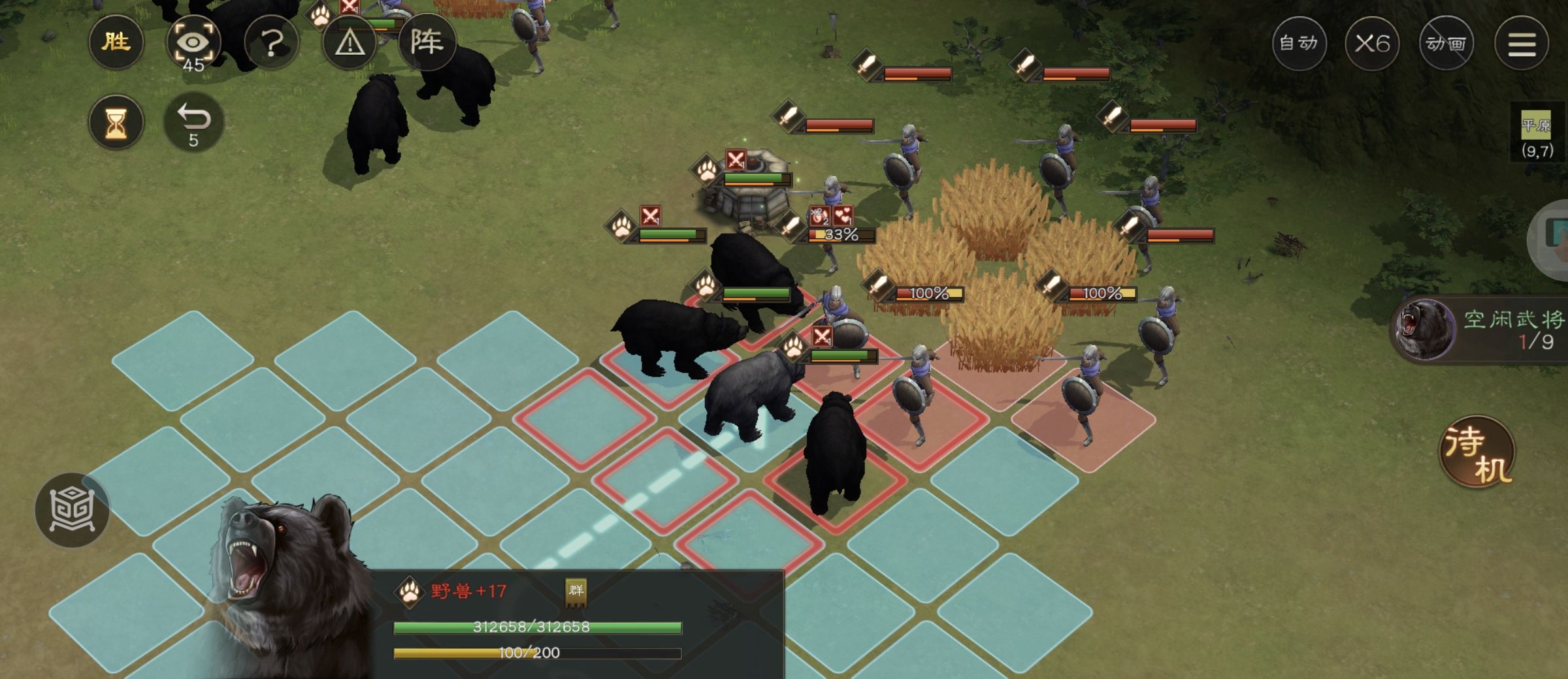The width and height of the screenshot is (1568, 679).
Task: Change battle speed with X6 button
Action: coord(1372,44)
